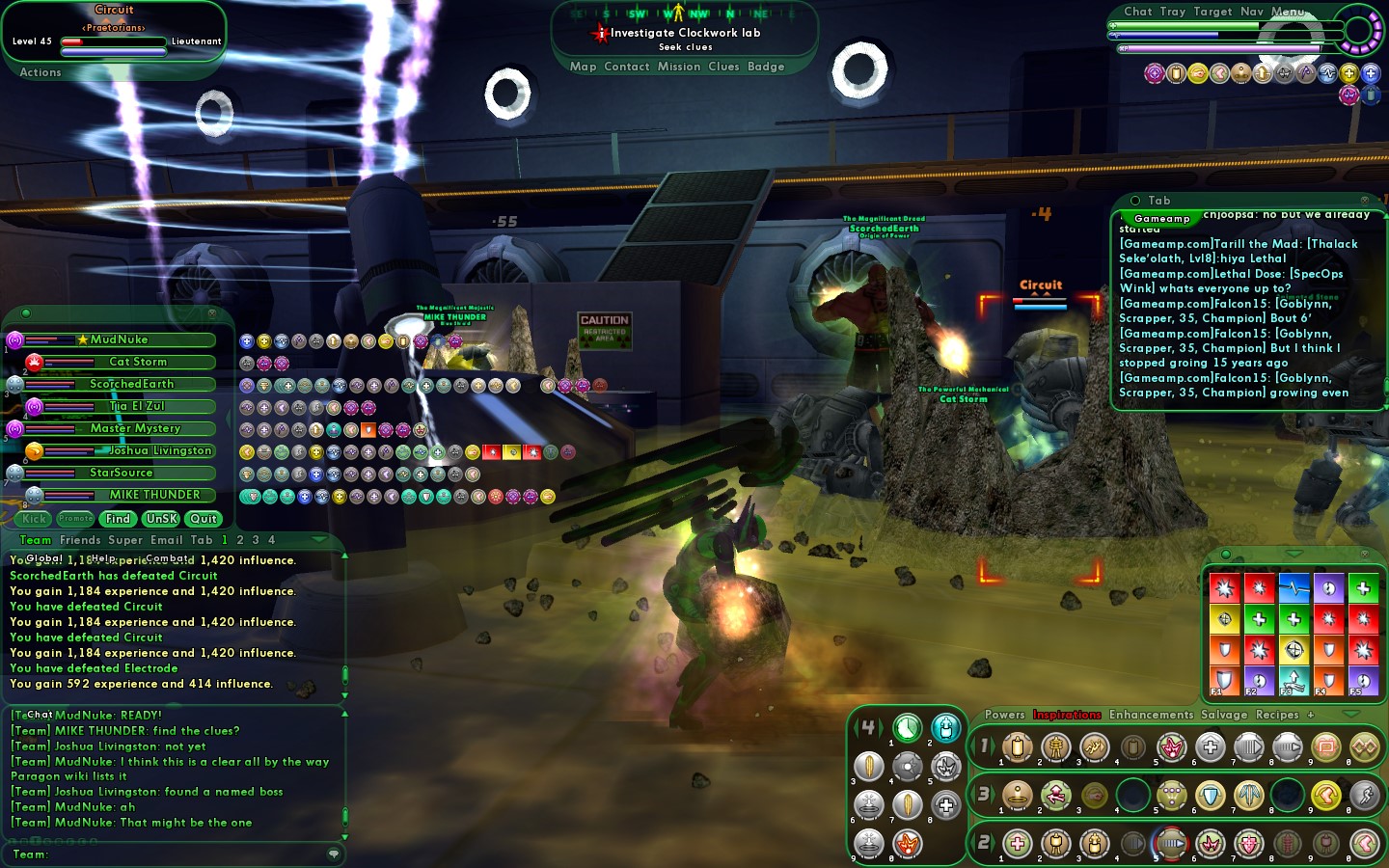The height and width of the screenshot is (868, 1389).
Task: Open the Email tab
Action: point(166,540)
